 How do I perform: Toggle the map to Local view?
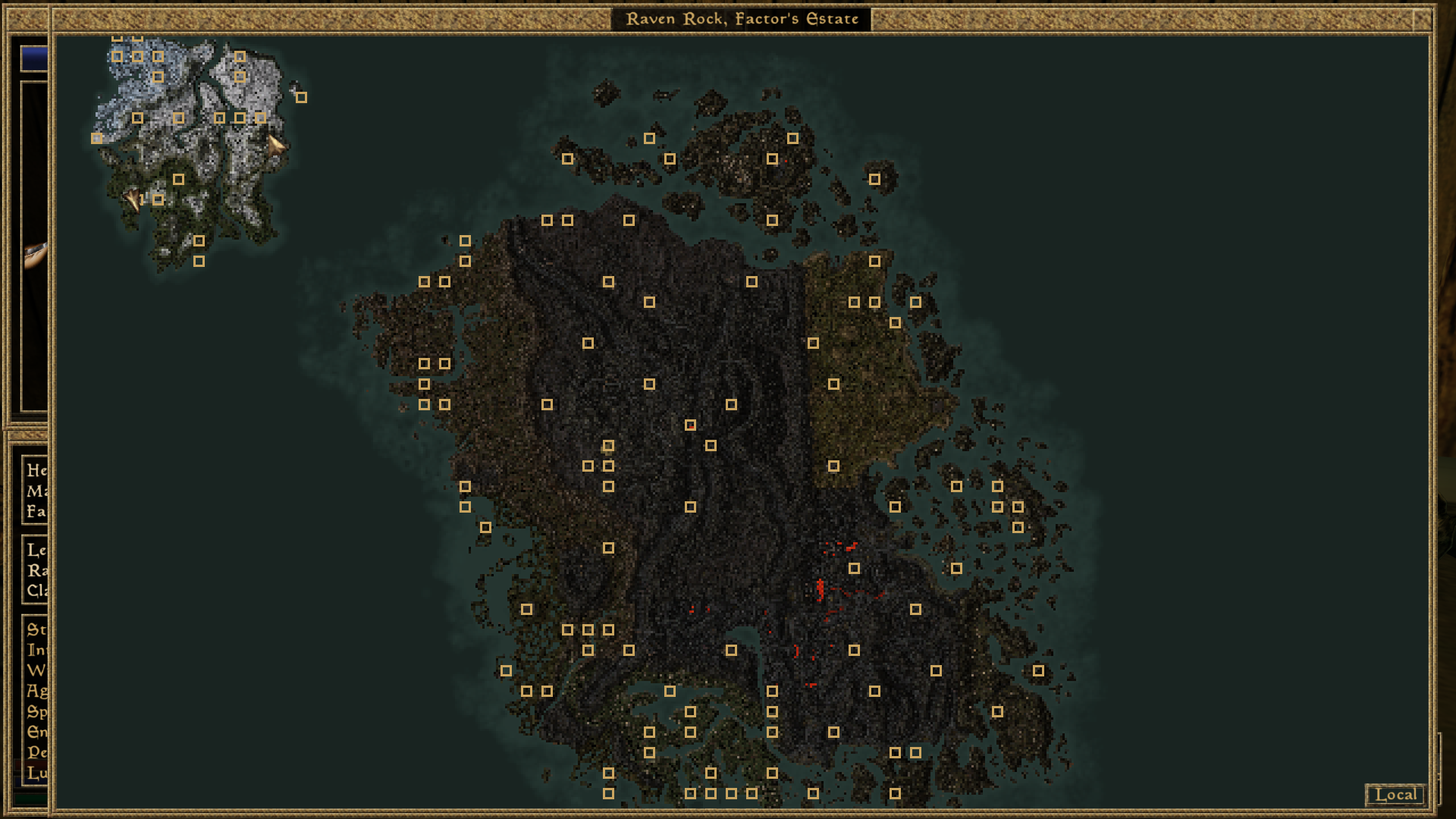1395,793
